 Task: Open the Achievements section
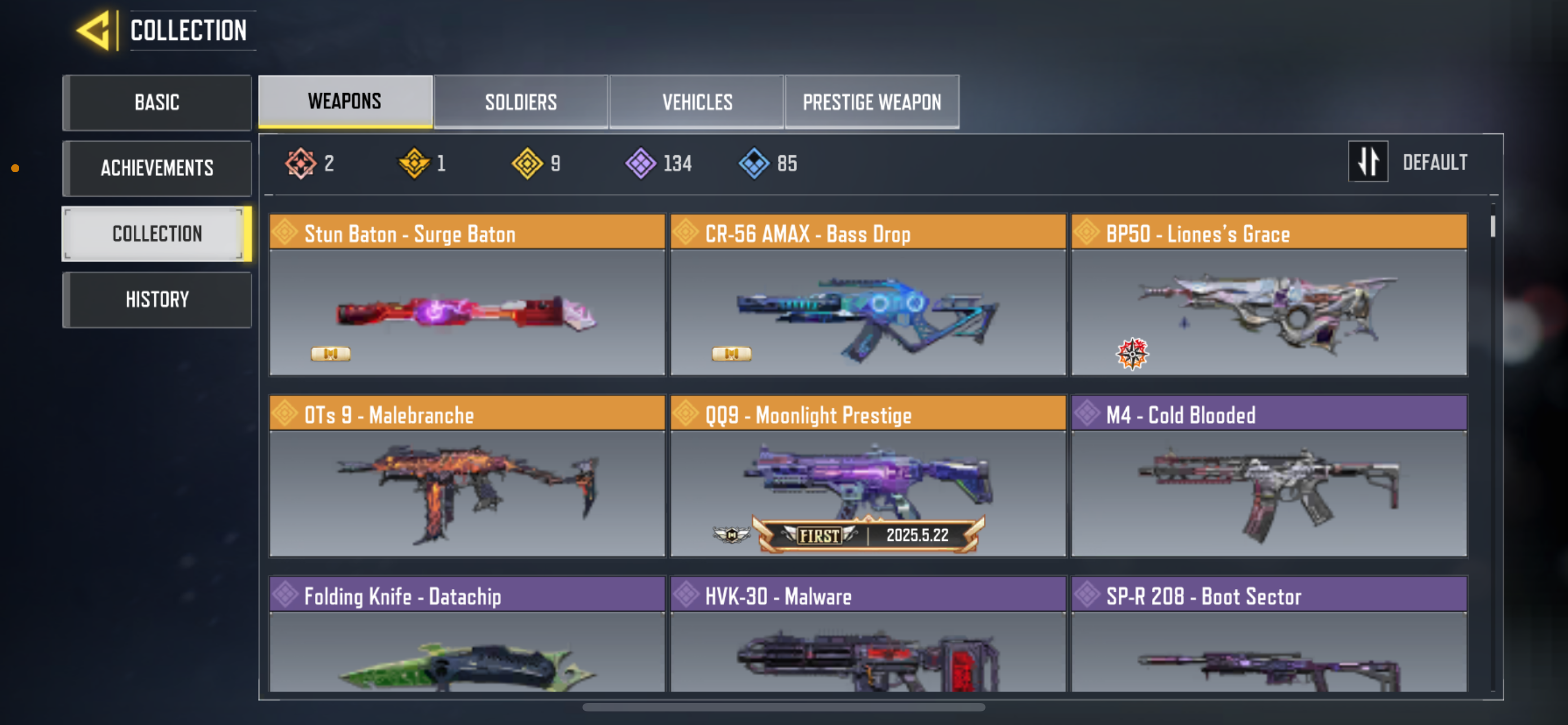pos(157,168)
